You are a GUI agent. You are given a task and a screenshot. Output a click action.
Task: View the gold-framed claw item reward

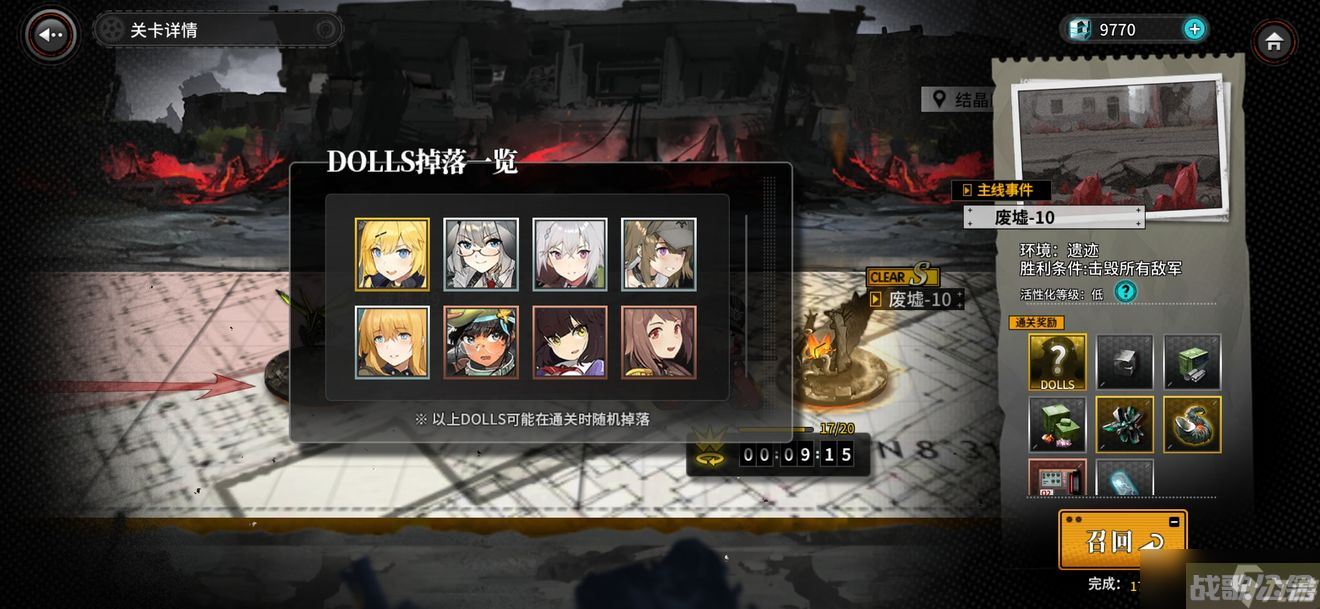[x=1192, y=424]
